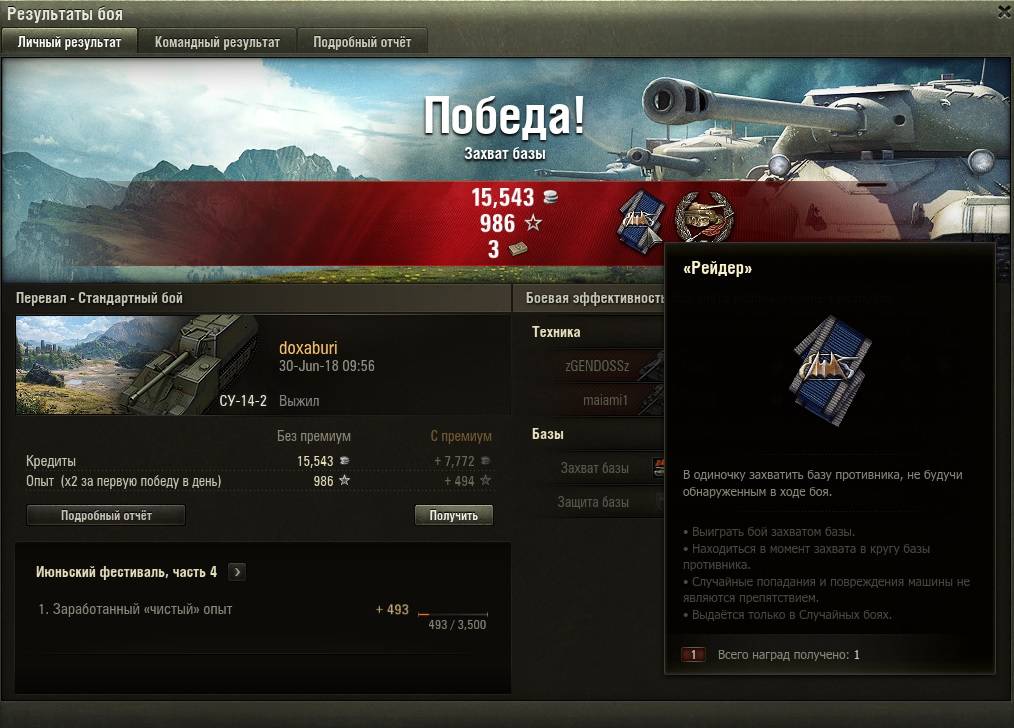
Task: Click the tank badge medal beside Рейдер
Action: click(x=701, y=215)
